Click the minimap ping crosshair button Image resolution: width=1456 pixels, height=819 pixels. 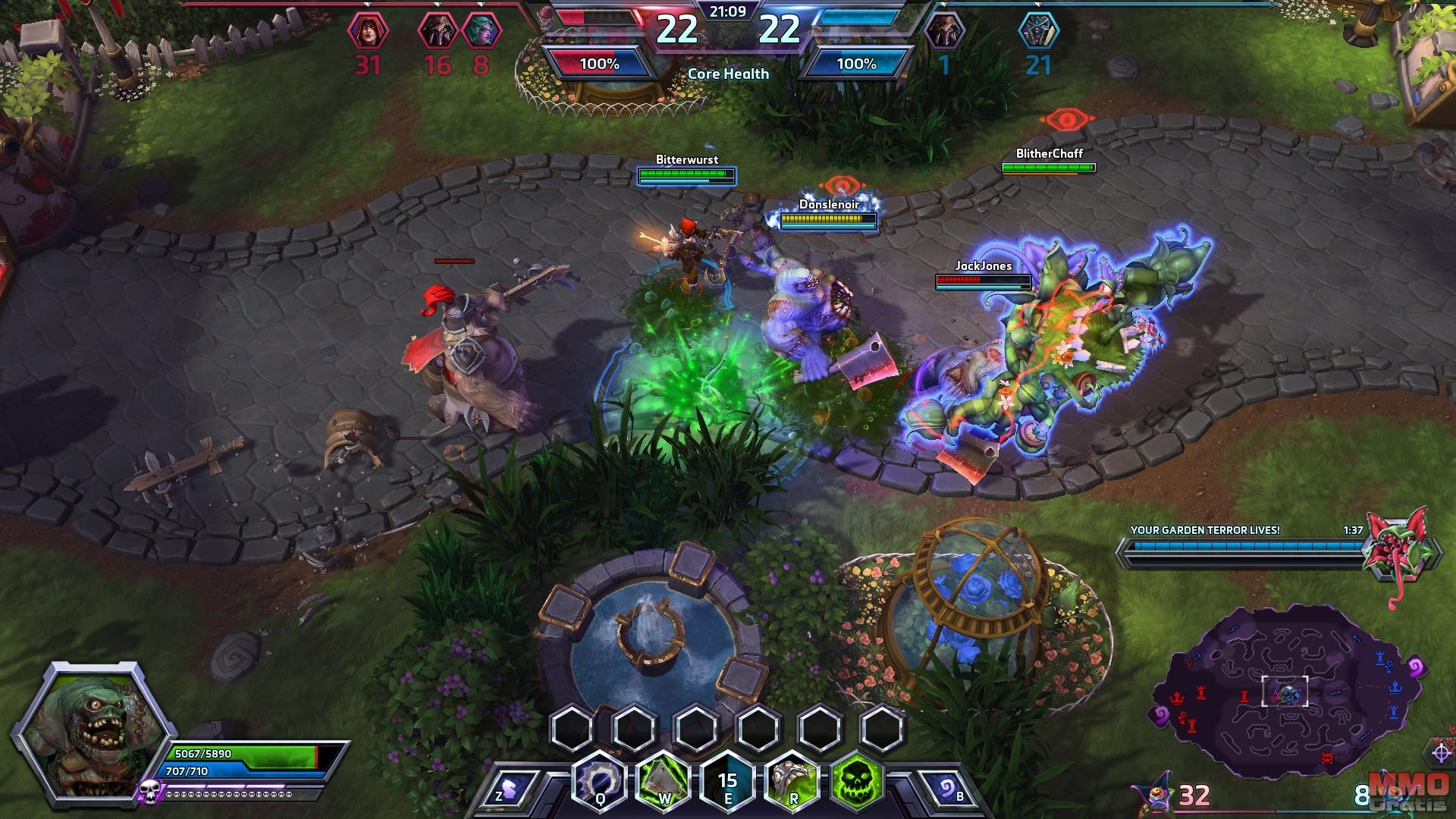[1442, 752]
